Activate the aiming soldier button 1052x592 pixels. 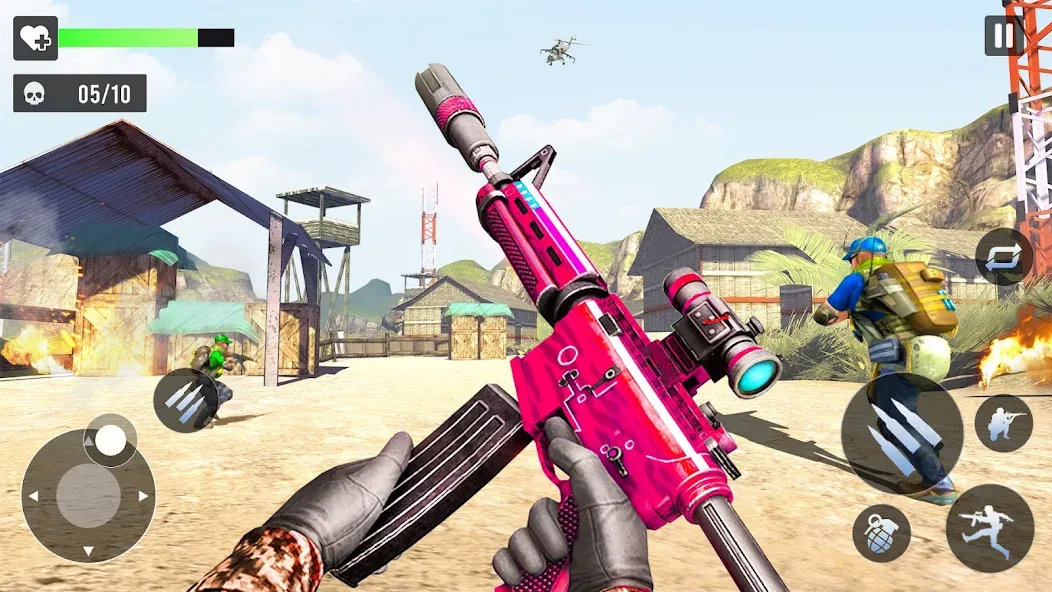pyautogui.click(x=1003, y=423)
